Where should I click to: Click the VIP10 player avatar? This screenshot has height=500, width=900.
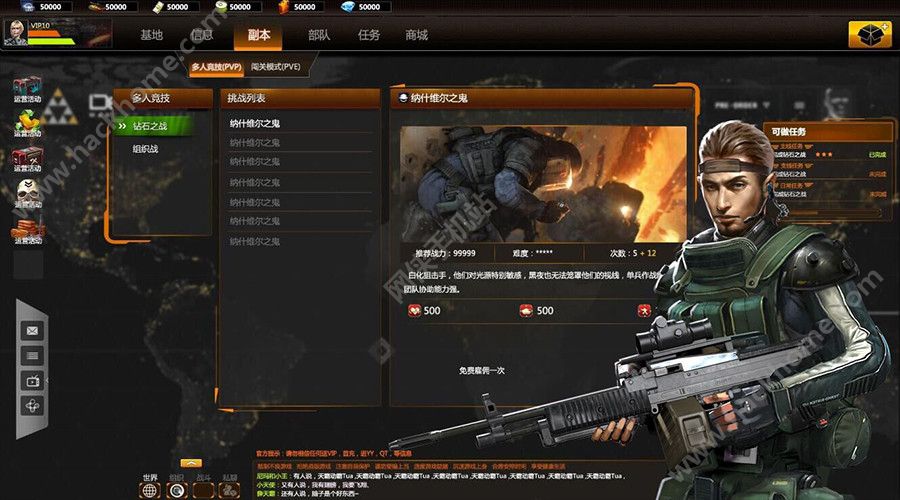tap(16, 33)
